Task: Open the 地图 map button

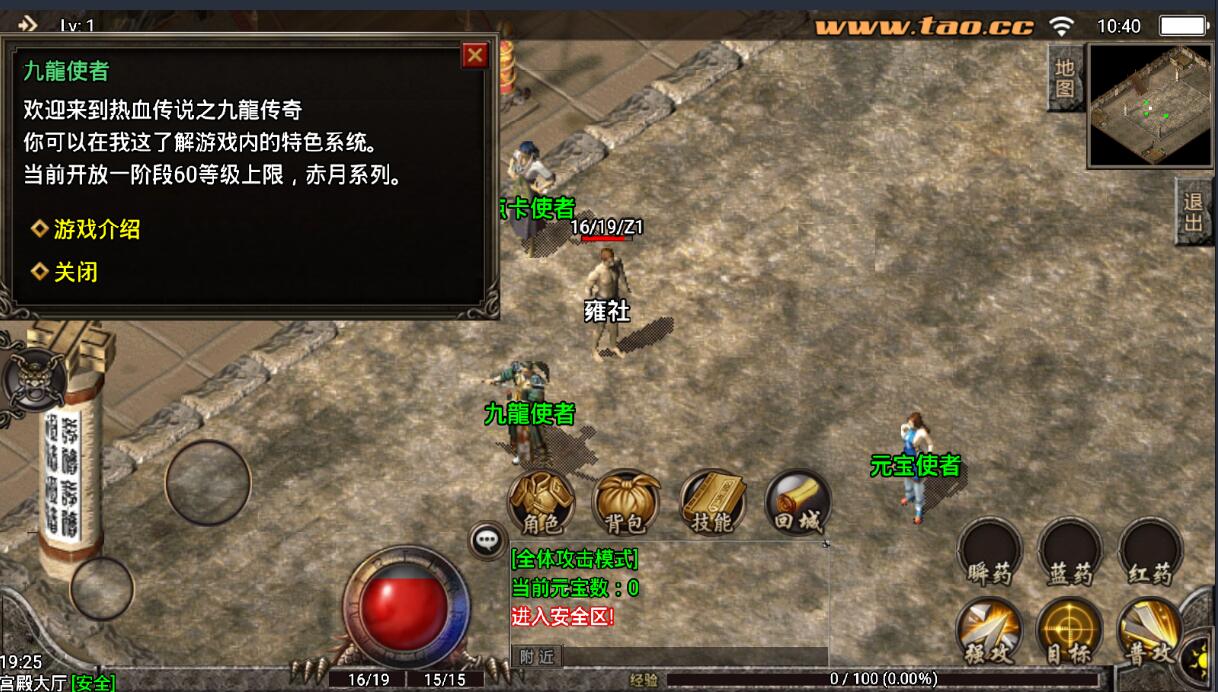Action: coord(1065,78)
